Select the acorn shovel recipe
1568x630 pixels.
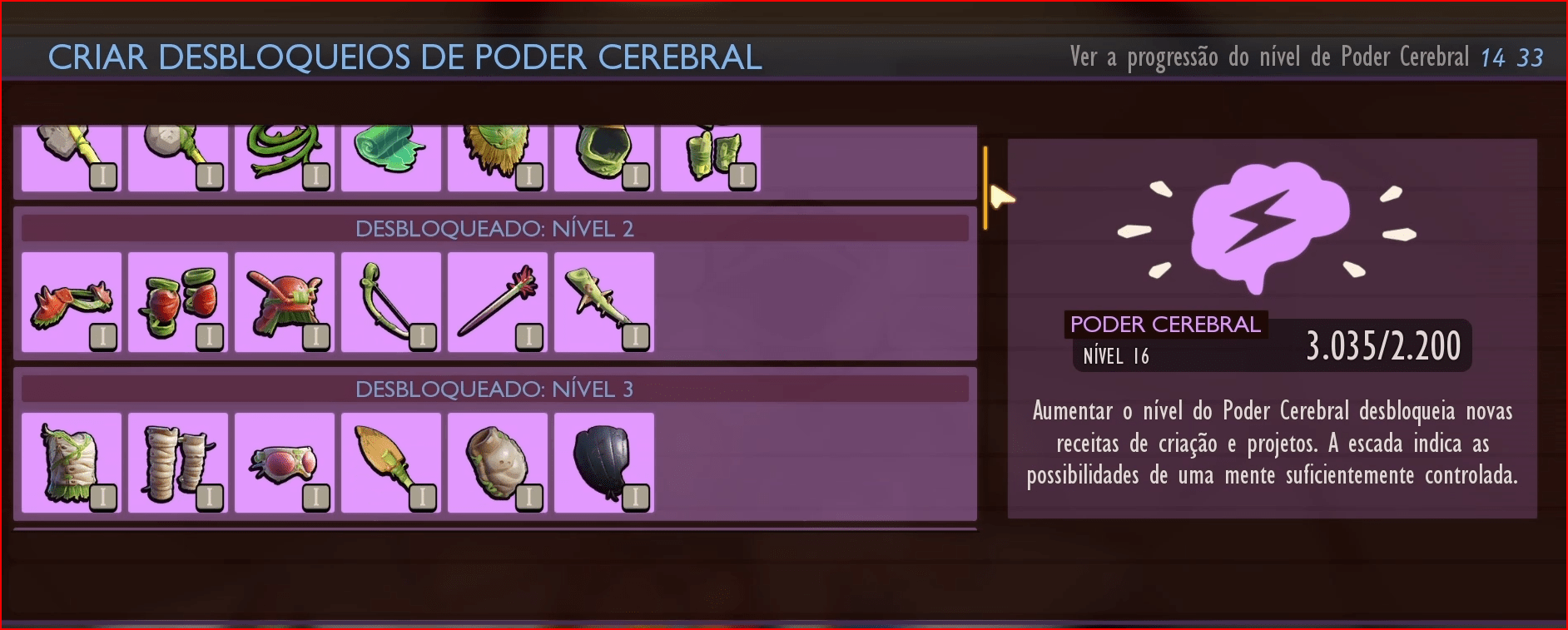click(x=391, y=463)
